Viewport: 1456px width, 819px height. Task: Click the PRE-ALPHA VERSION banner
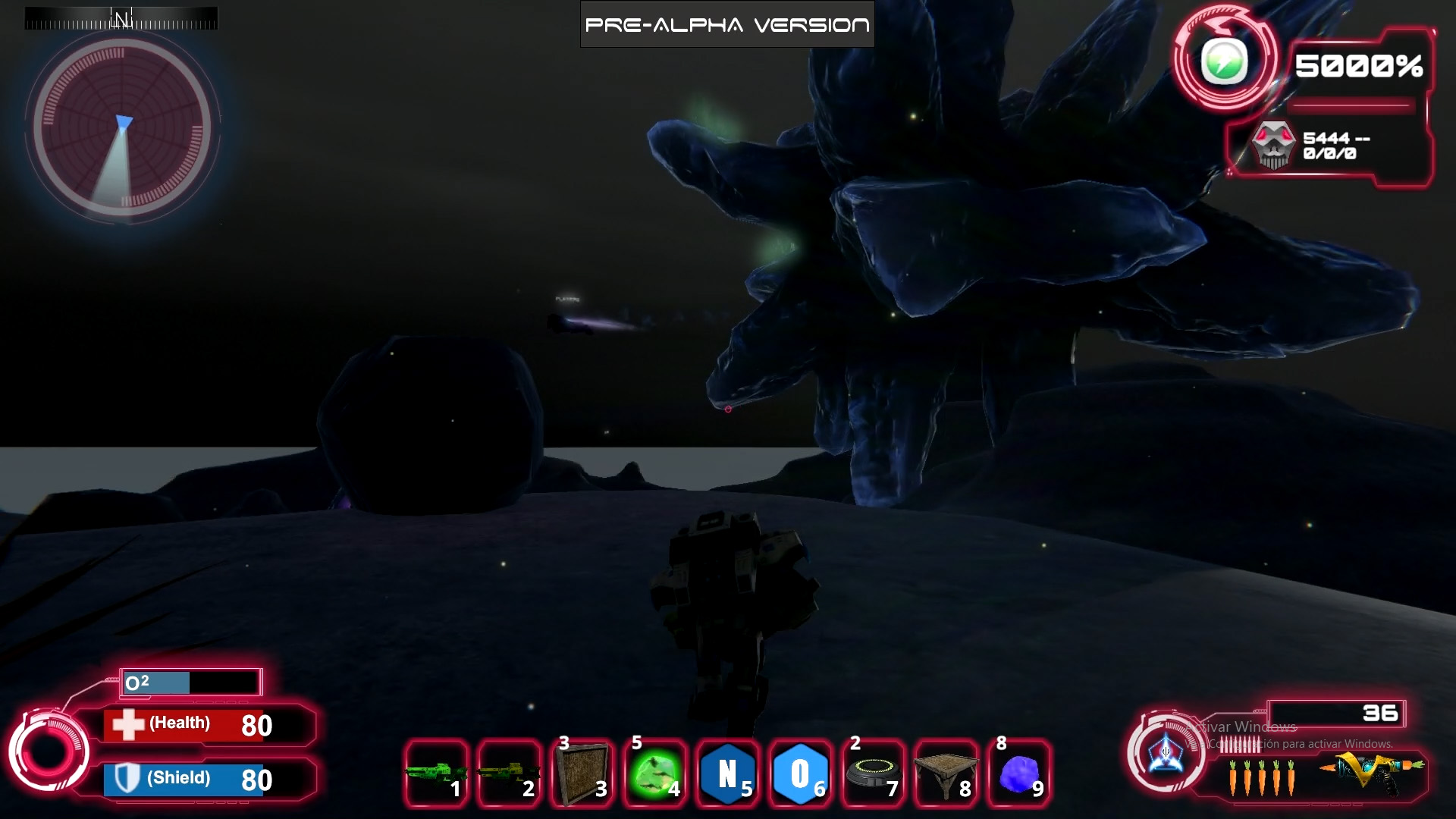[x=726, y=24]
